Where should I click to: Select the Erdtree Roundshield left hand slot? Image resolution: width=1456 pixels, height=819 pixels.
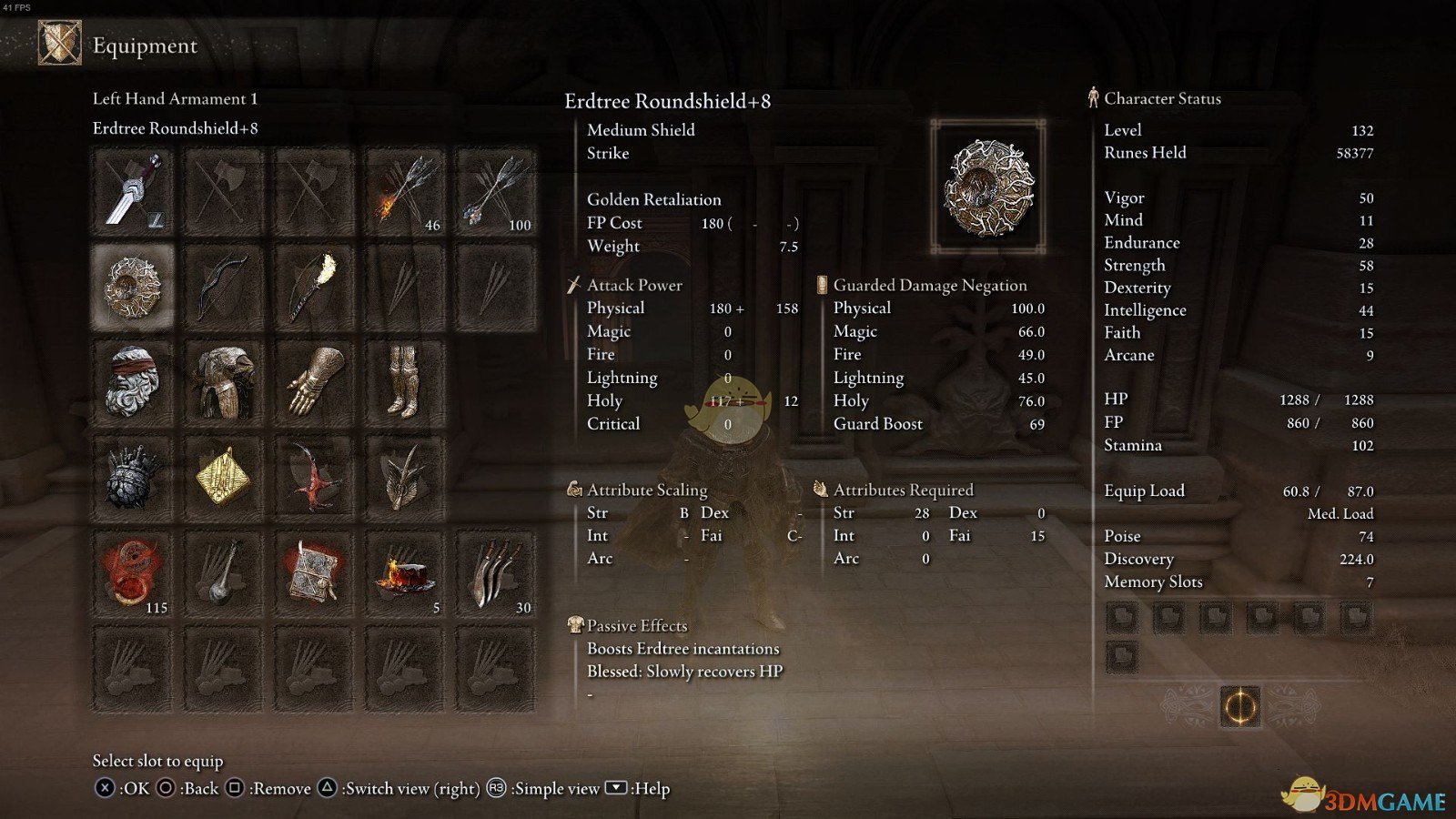coord(133,288)
